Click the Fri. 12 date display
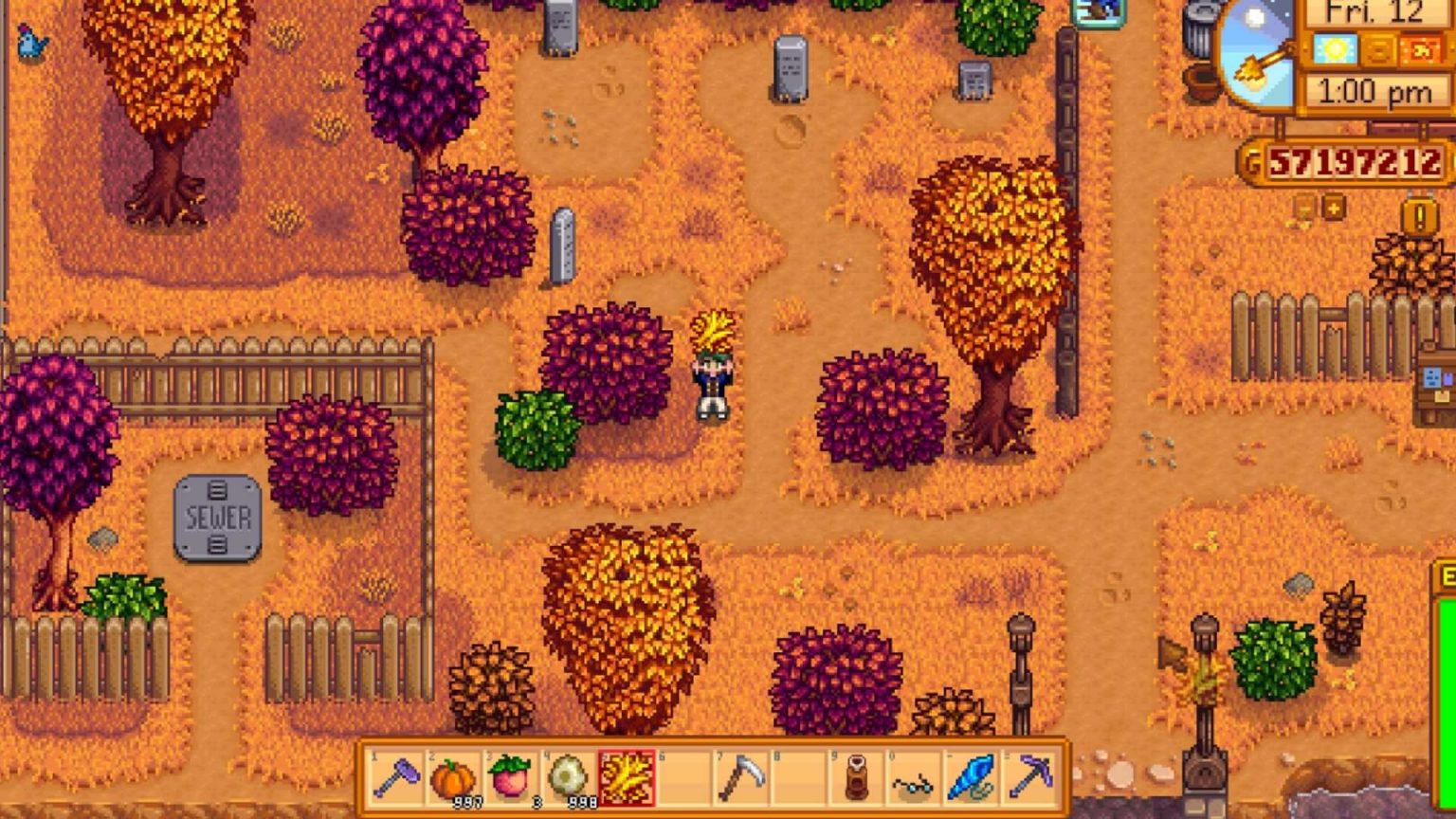Screen dimensions: 1456x819 point(1374,14)
